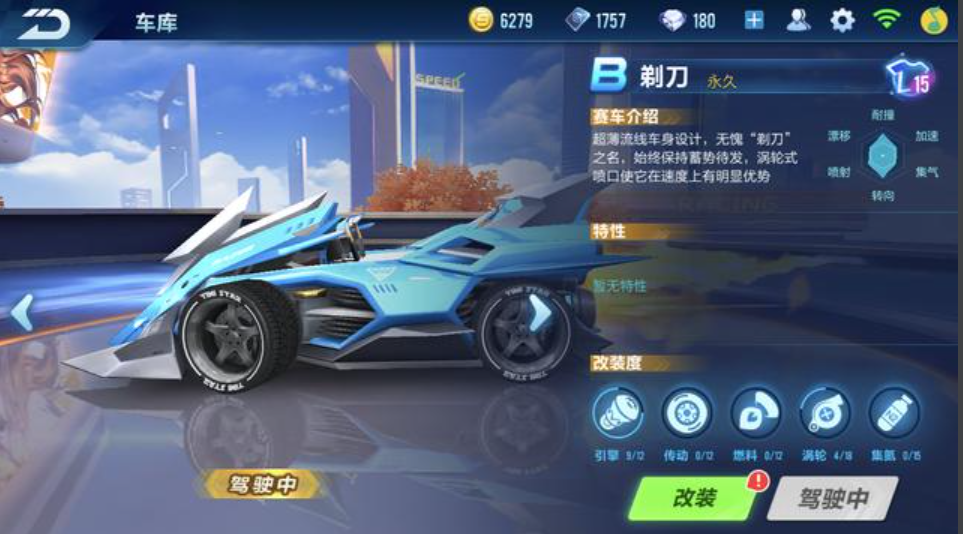Screen dimensions: 963x534
Task: Click the grey 驾驶中 button
Action: 832,498
